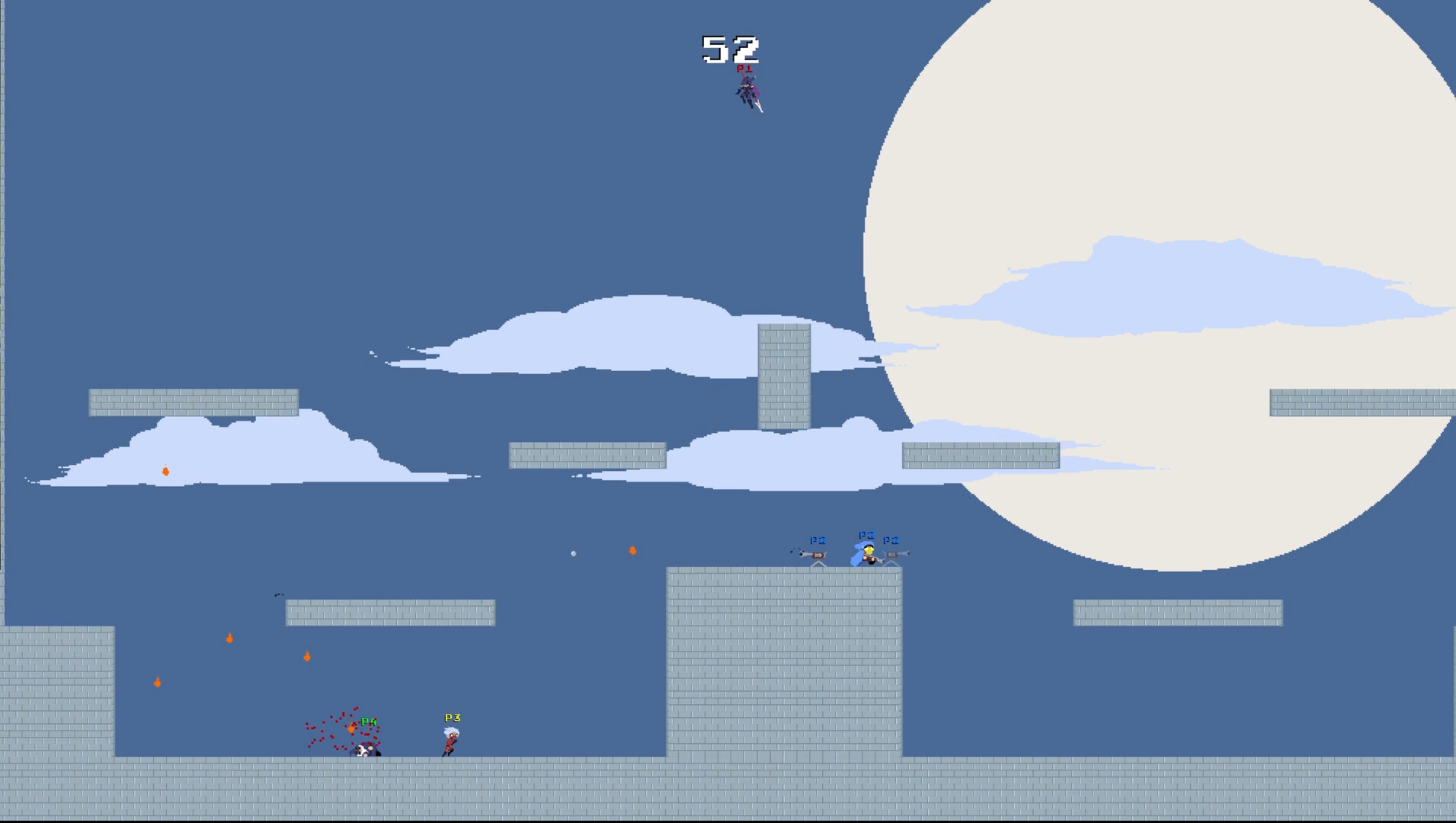Toggle the green P4 name label
This screenshot has height=823, width=1456.
[370, 719]
